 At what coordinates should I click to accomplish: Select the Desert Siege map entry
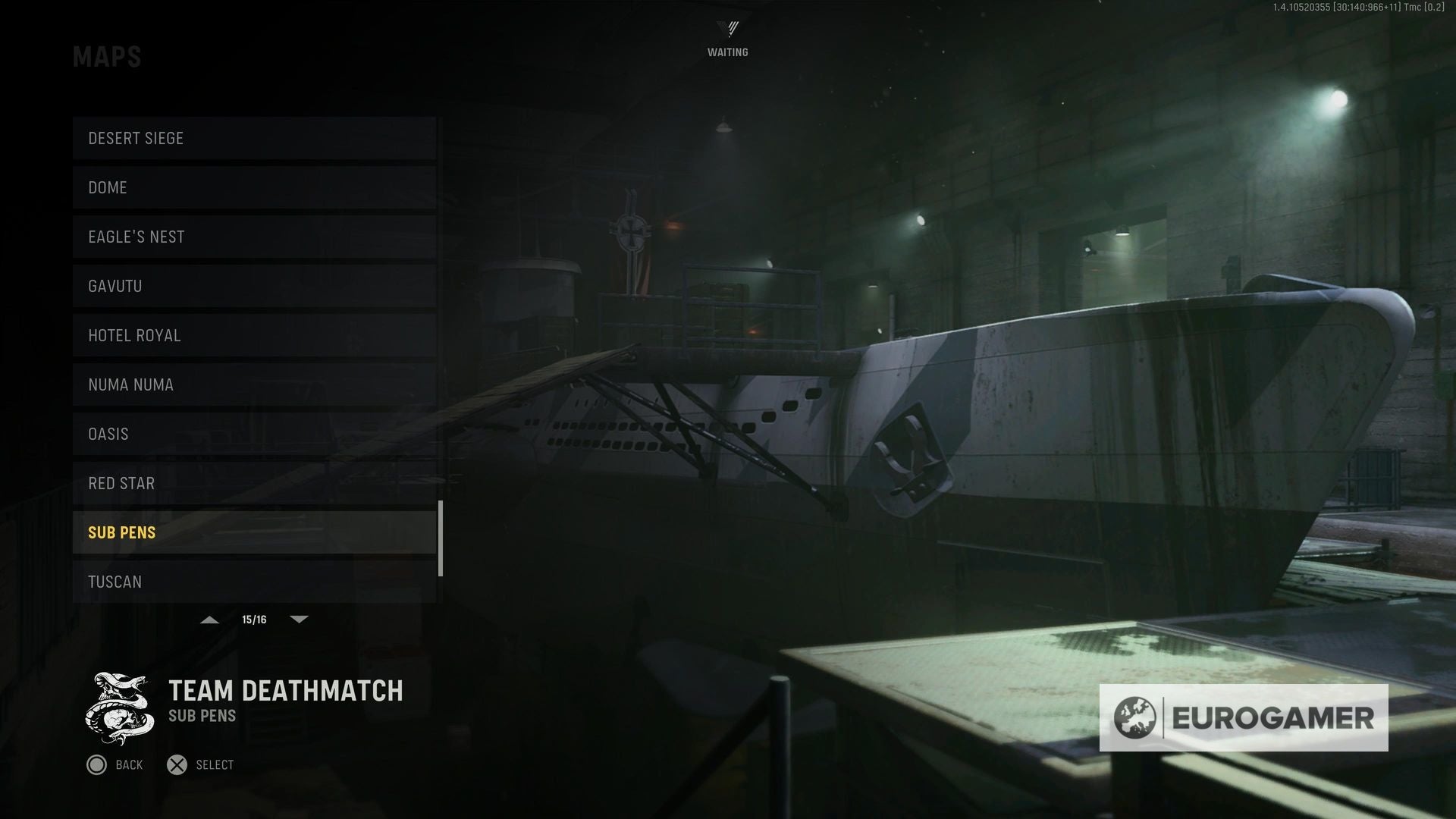tap(254, 138)
